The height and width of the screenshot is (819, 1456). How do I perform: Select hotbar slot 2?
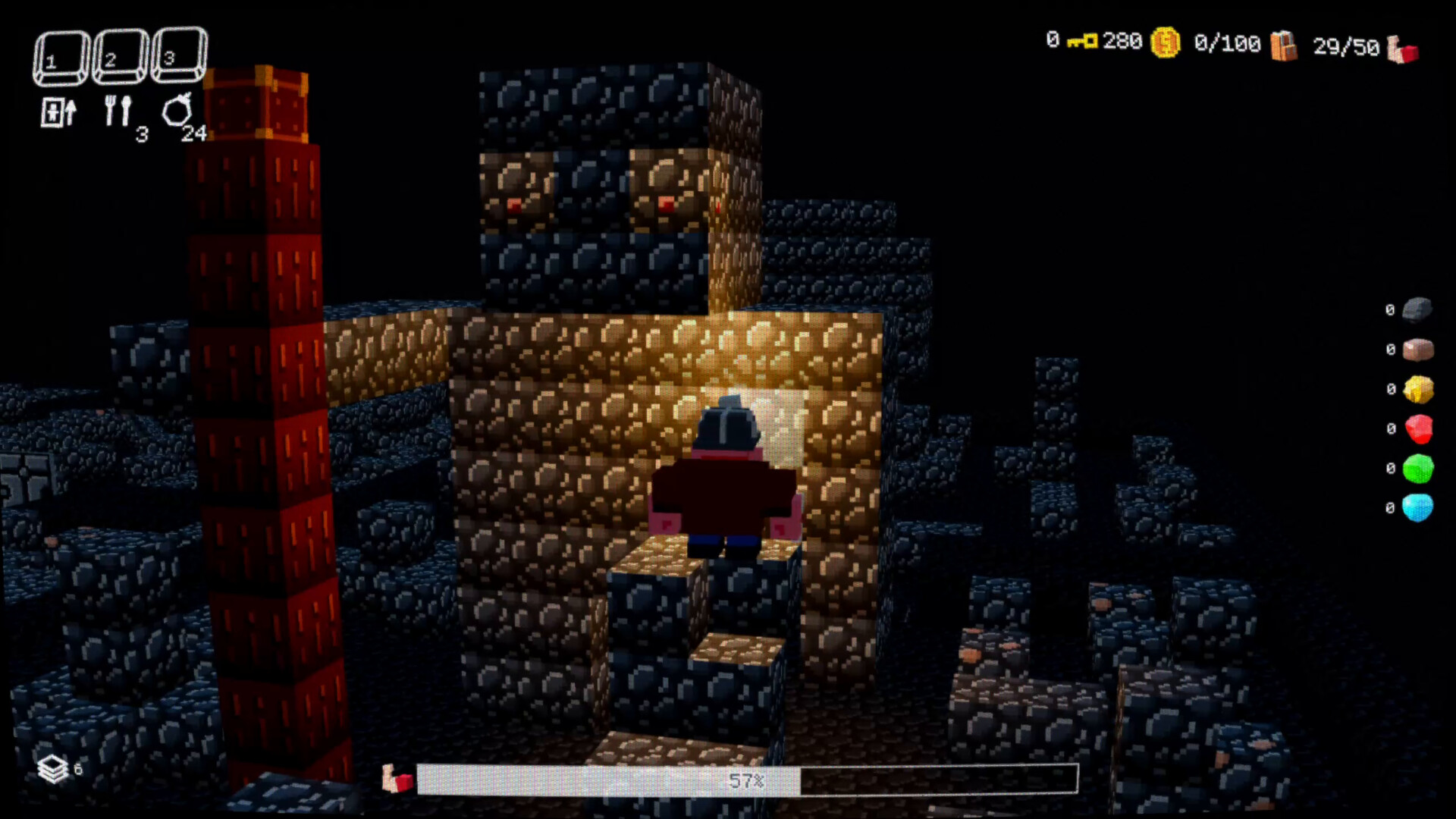coord(120,55)
